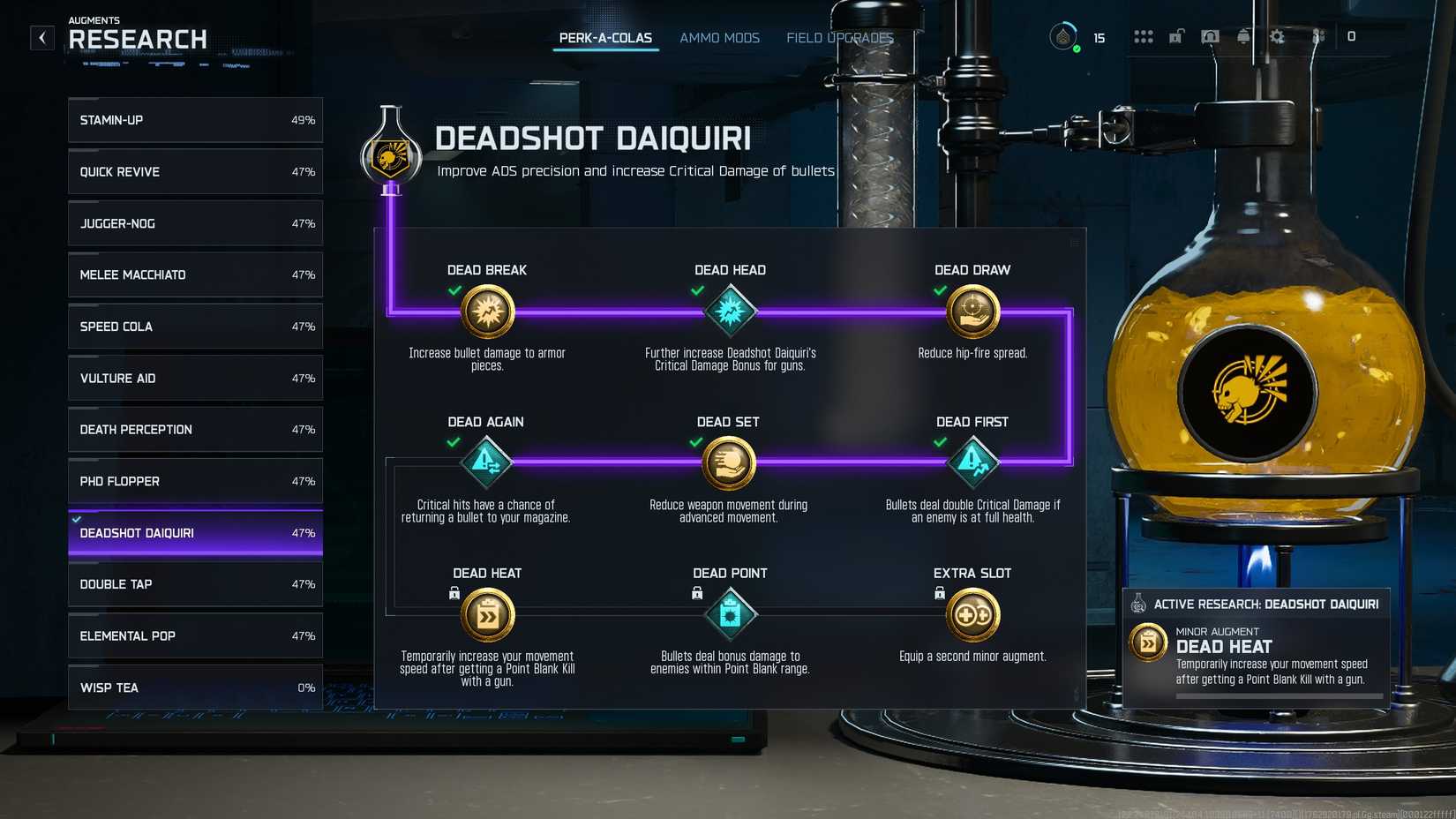Select the Dead Head augment icon

coord(730,312)
